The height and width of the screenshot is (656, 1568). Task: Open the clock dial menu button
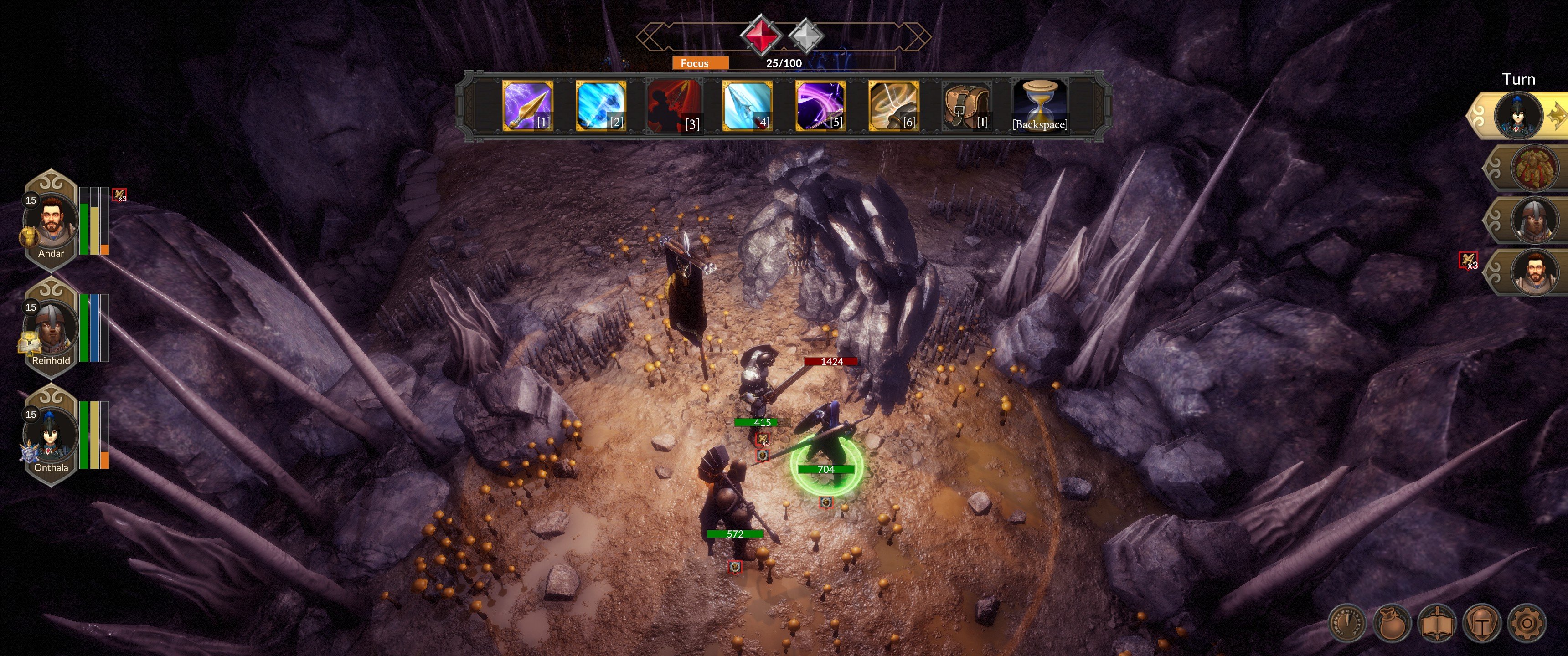[1346, 623]
